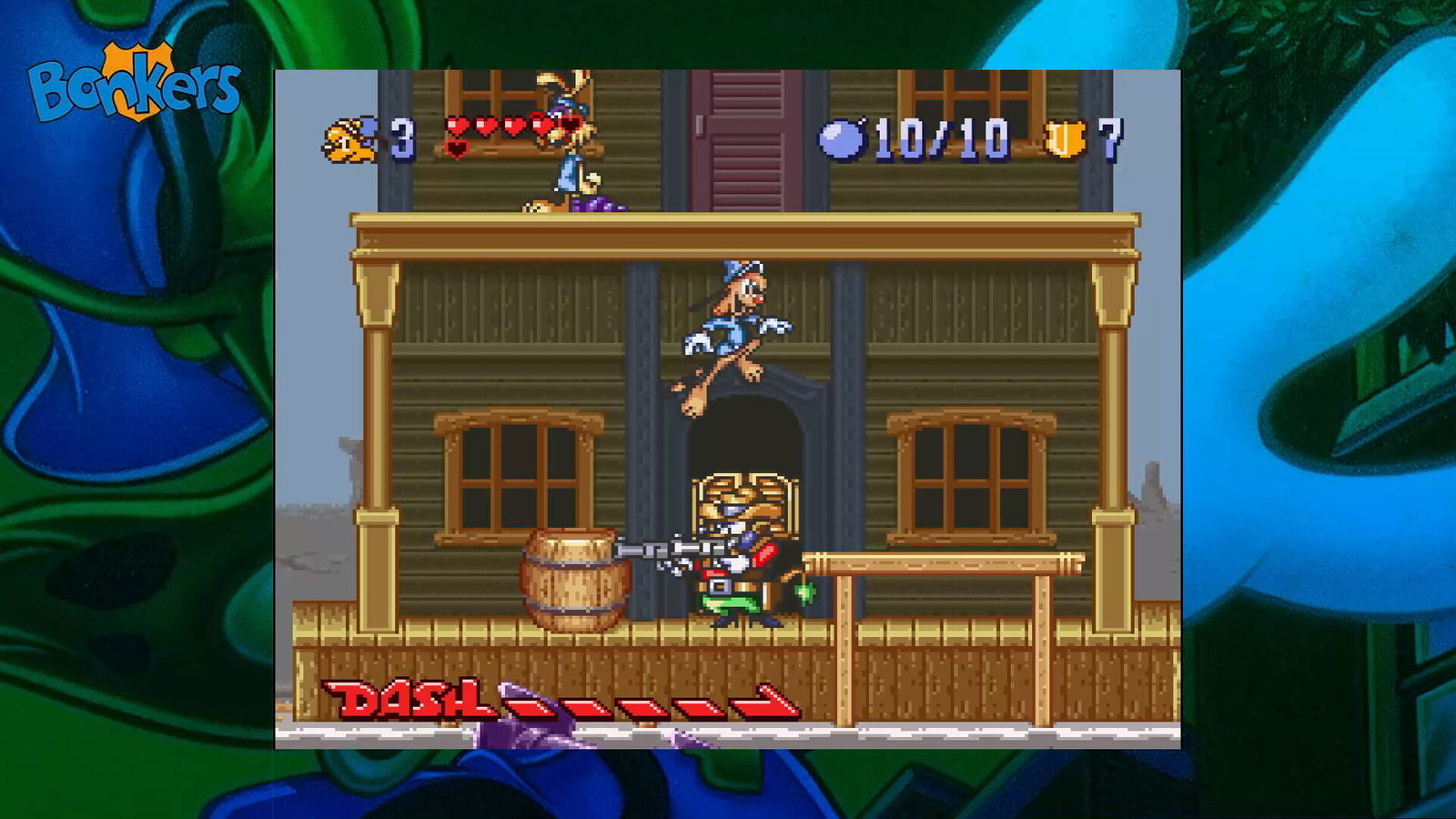Viewport: 1456px width, 819px height.
Task: Toggle the bomb counter reading 10/10
Action: click(x=945, y=136)
